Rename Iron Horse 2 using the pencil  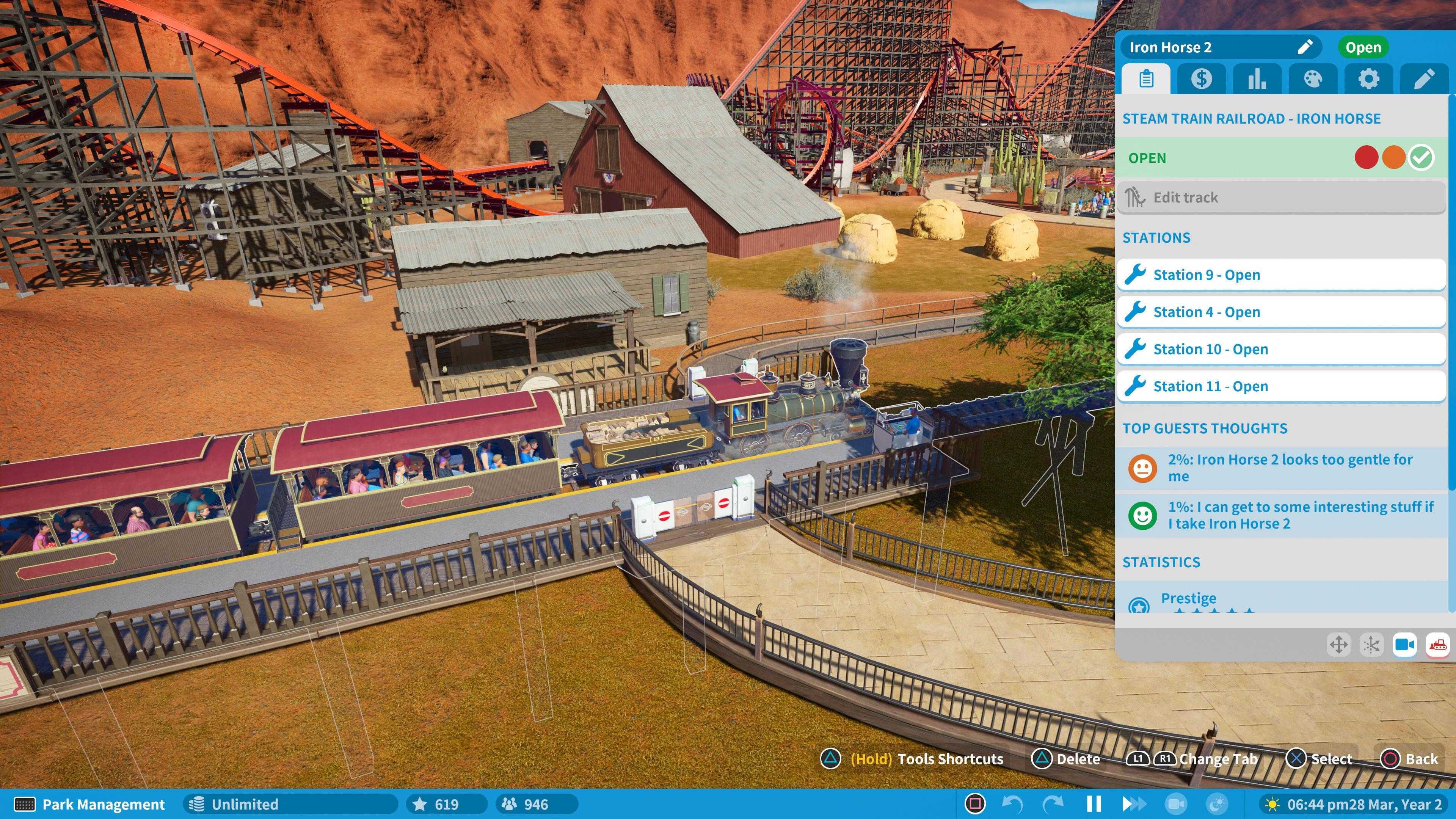click(1305, 47)
